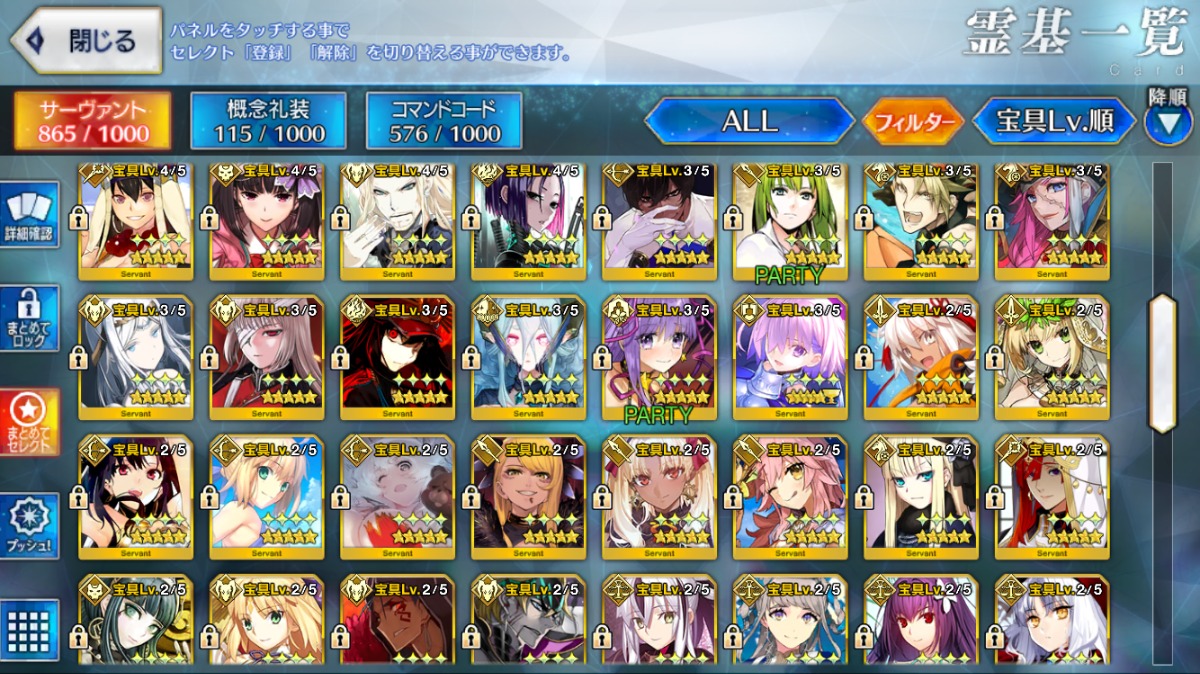Image resolution: width=1200 pixels, height=674 pixels.
Task: Close the servant list with 閉じる
Action: click(86, 41)
